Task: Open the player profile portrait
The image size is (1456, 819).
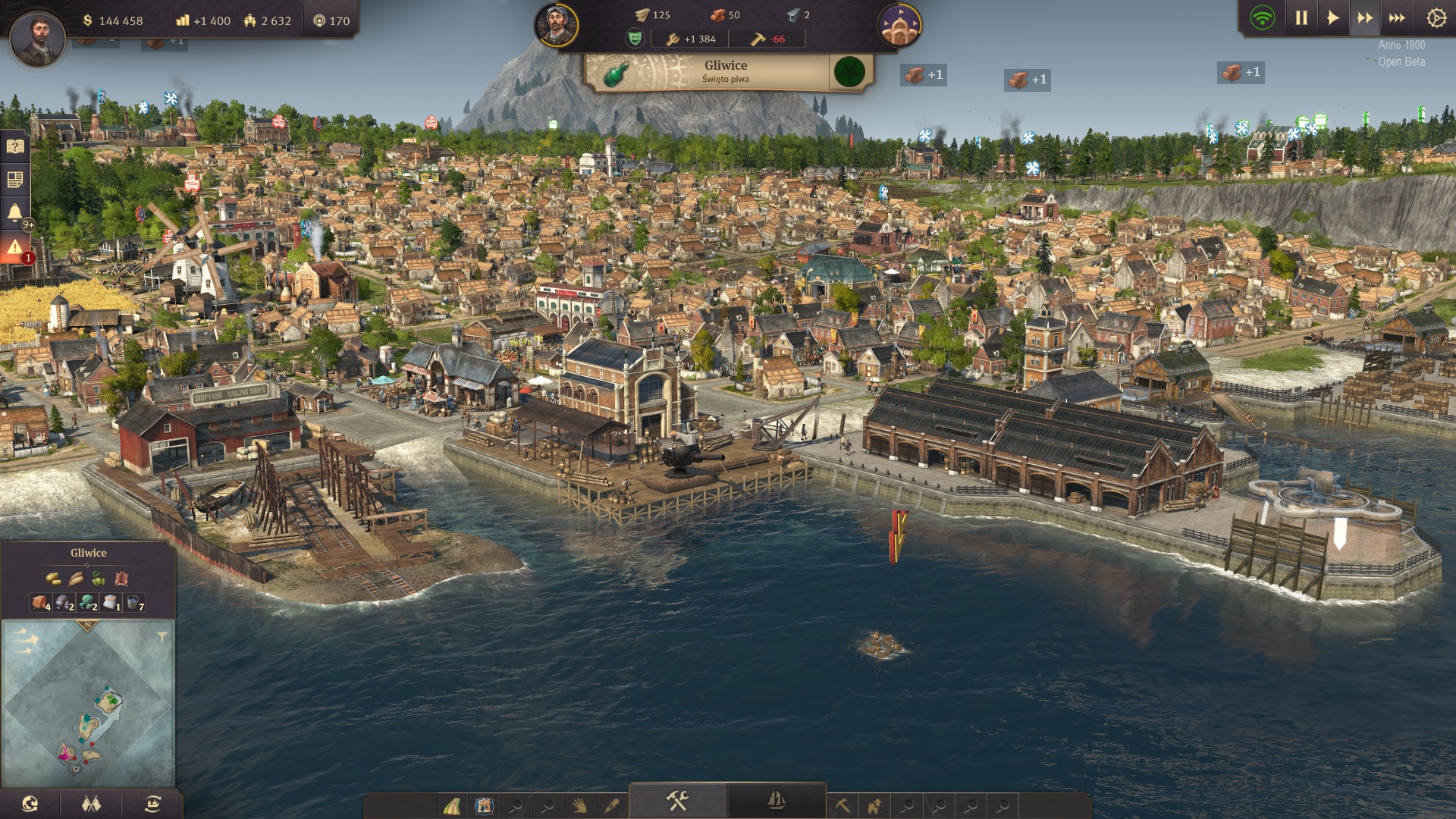Action: coord(36,36)
